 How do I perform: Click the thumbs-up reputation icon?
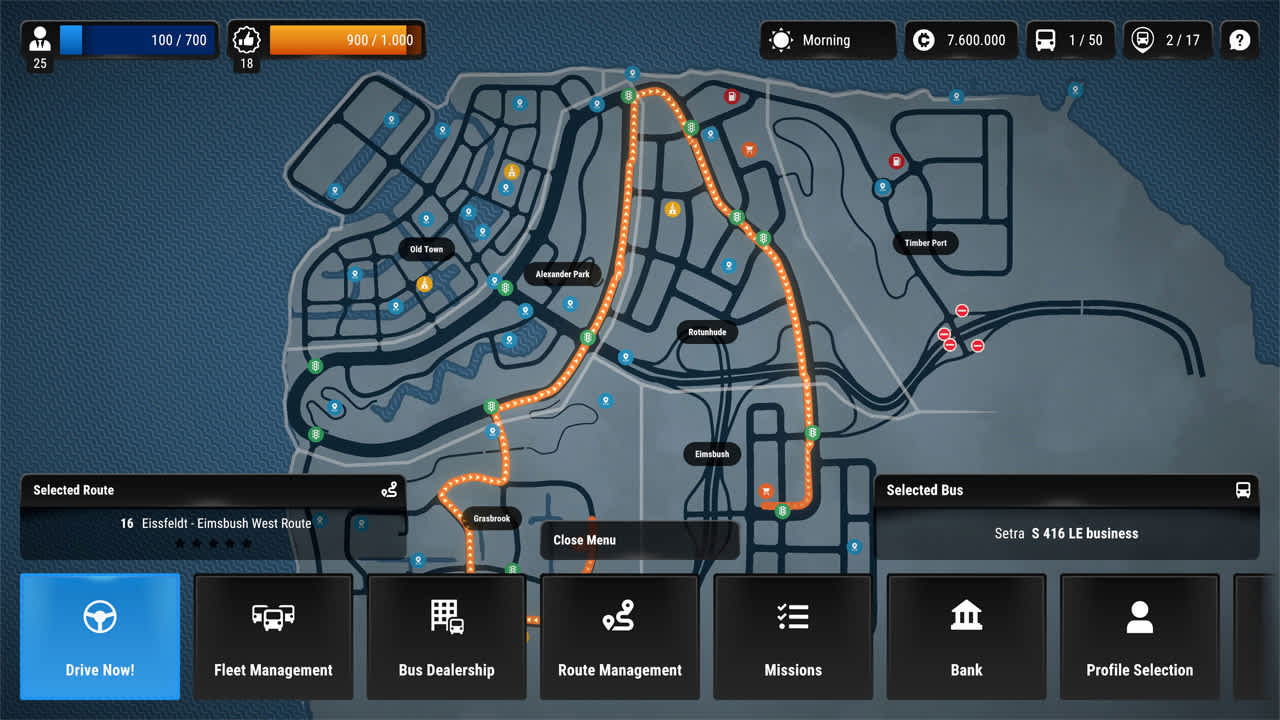(x=246, y=40)
